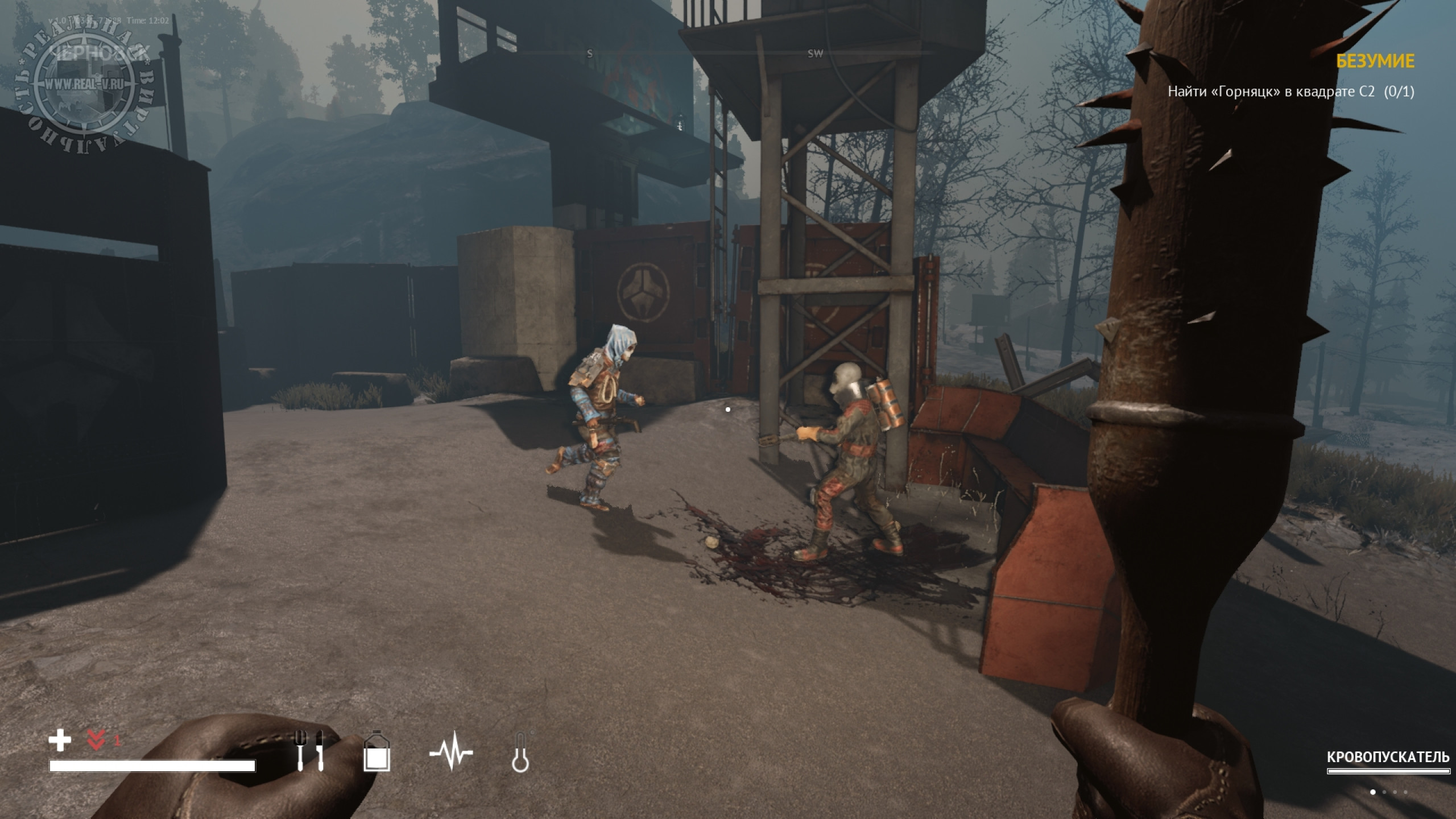Select the thermometer temperature icon
Screen dimensions: 1456x819
[x=520, y=753]
